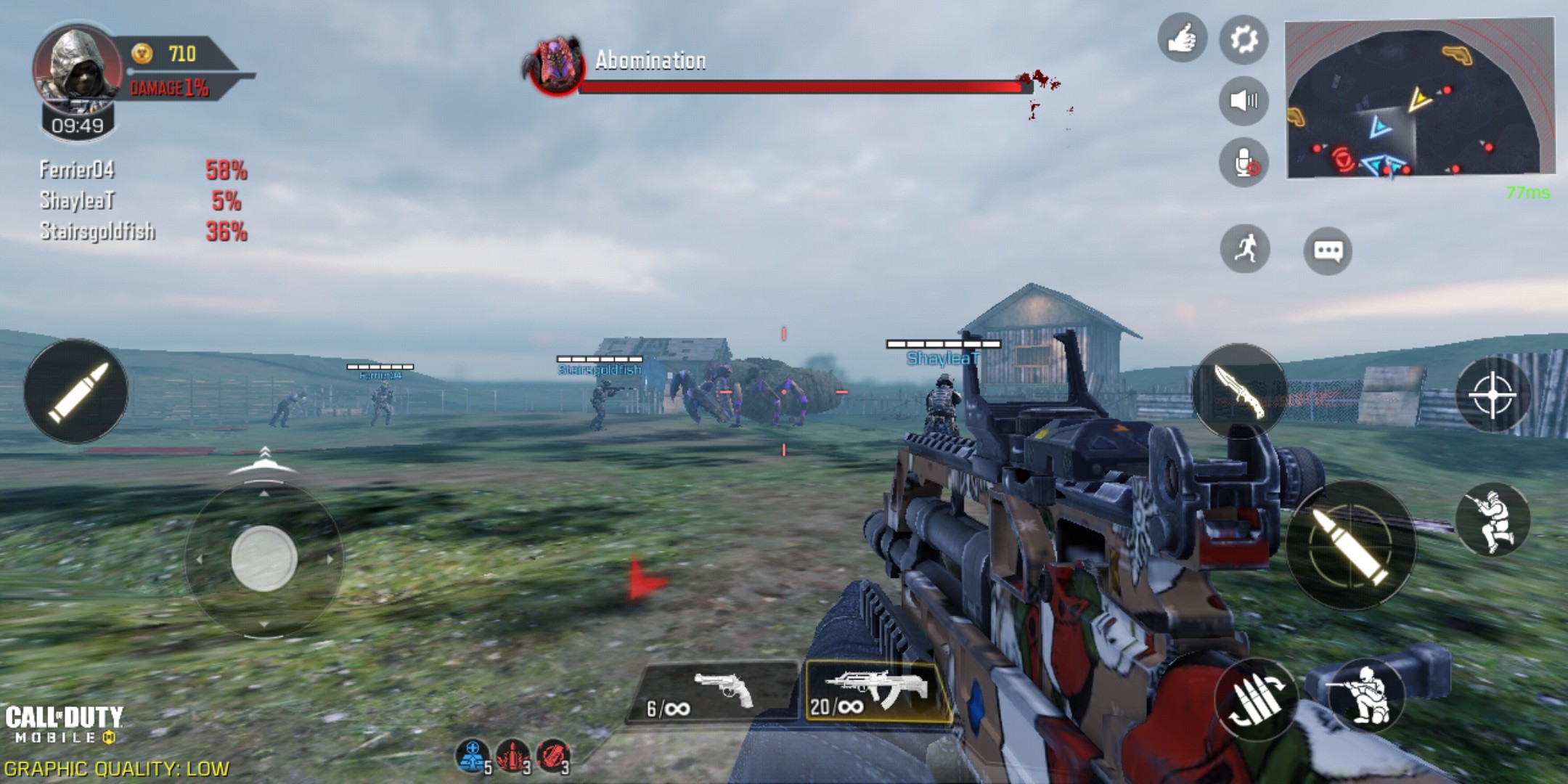1568x784 pixels.
Task: Switch to the revolver weapon slot
Action: (711, 692)
